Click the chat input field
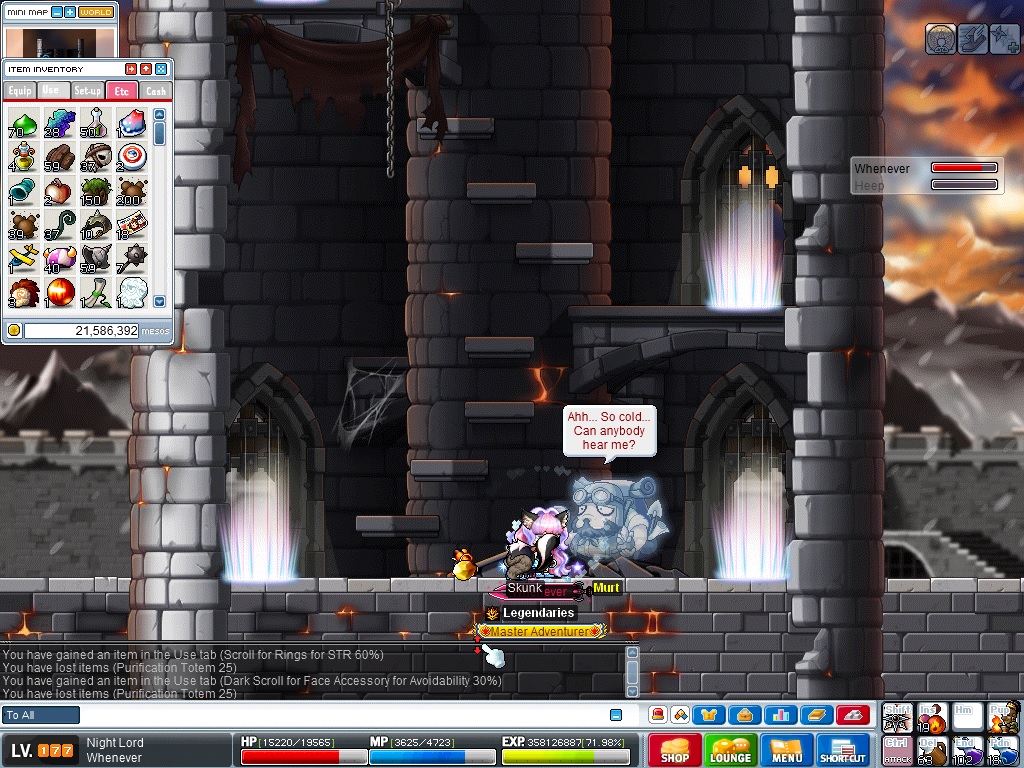 coord(340,715)
